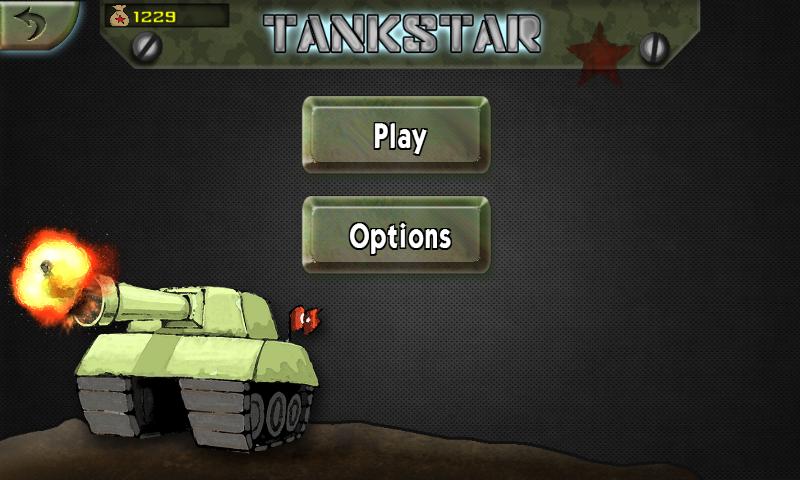Go back using the arrow button
Image resolution: width=800 pixels, height=480 pixels.
pyautogui.click(x=36, y=24)
